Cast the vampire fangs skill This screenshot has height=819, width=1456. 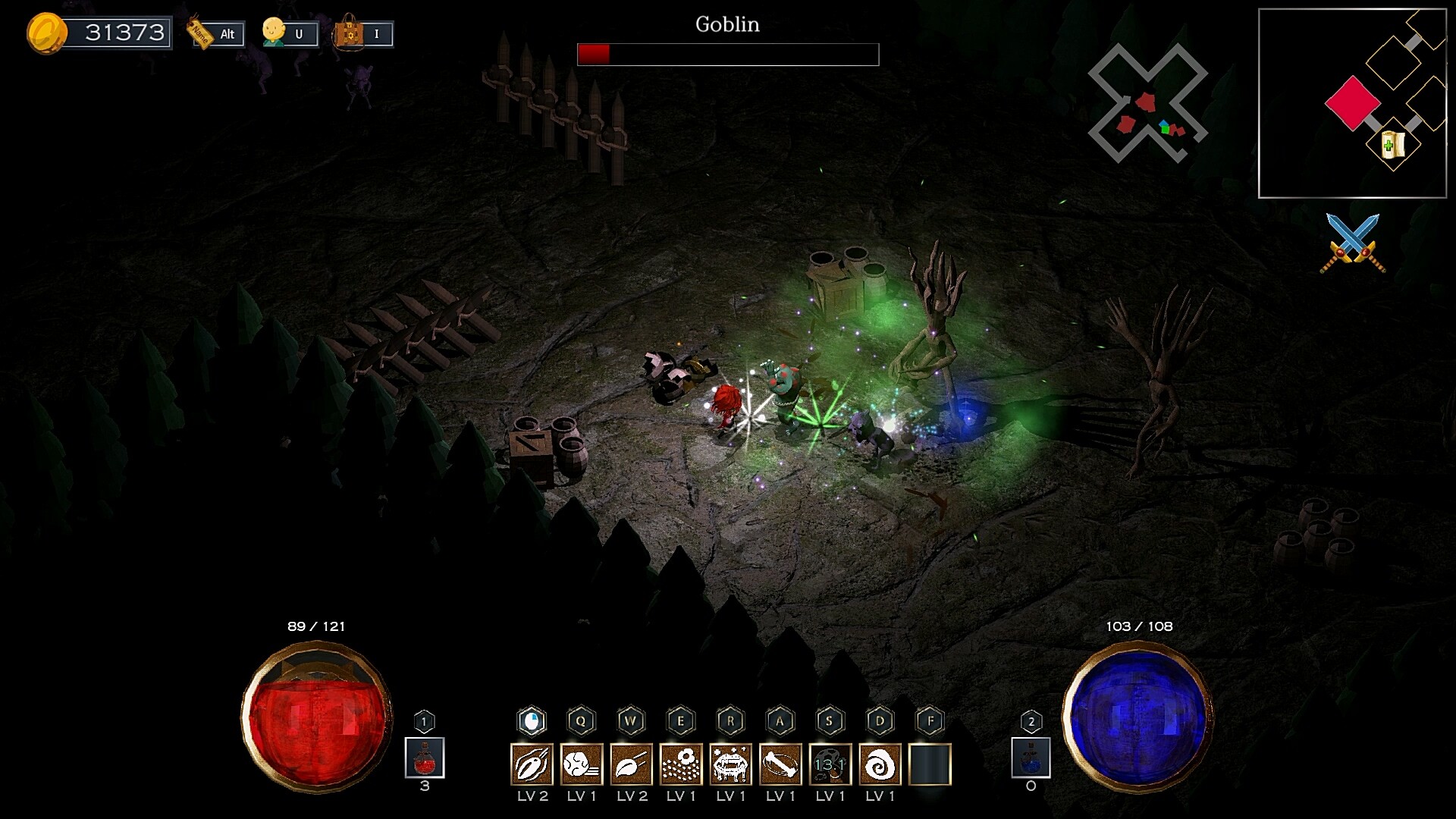click(731, 764)
